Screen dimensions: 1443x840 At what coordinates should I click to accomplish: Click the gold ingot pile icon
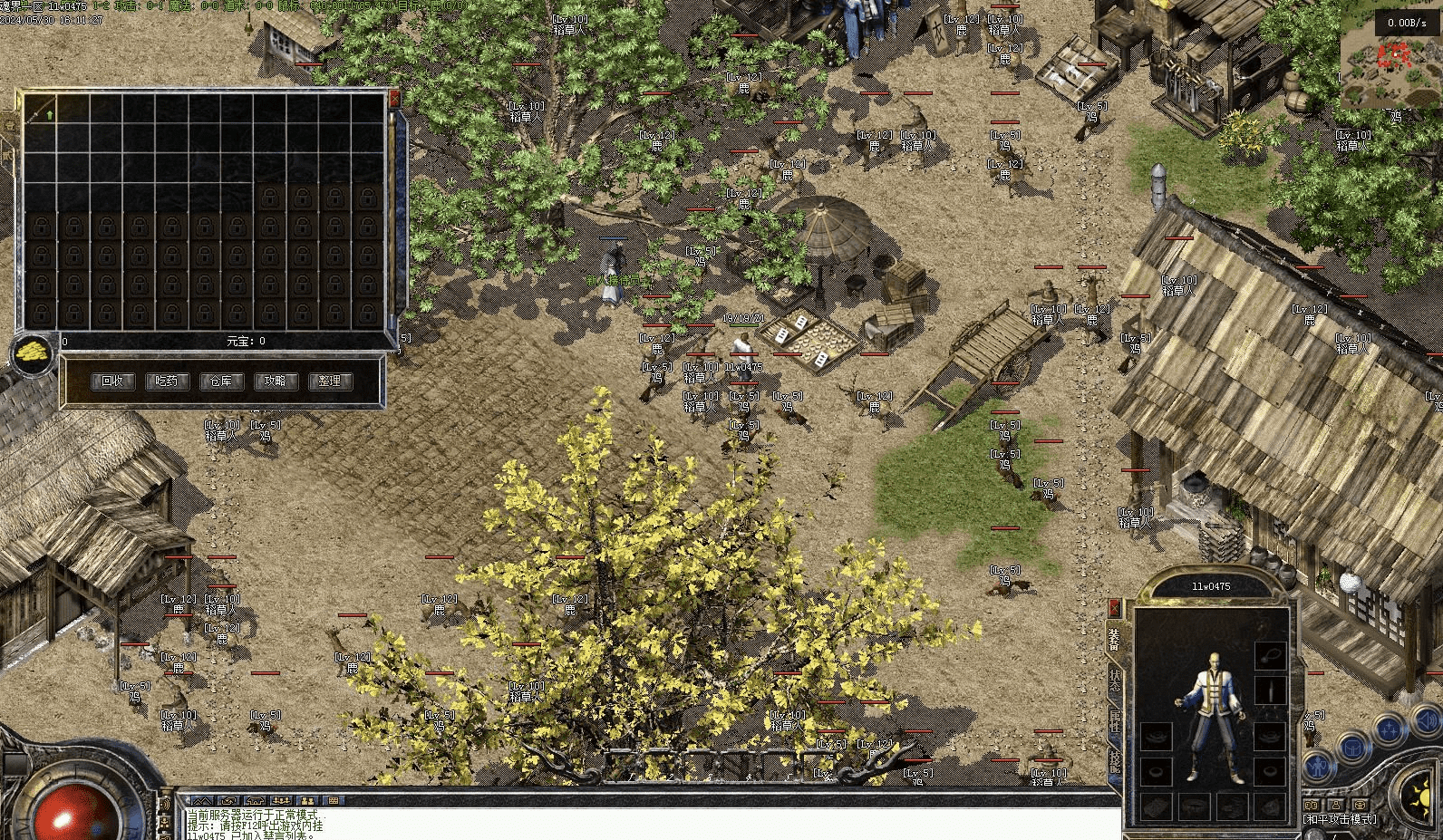[x=34, y=353]
